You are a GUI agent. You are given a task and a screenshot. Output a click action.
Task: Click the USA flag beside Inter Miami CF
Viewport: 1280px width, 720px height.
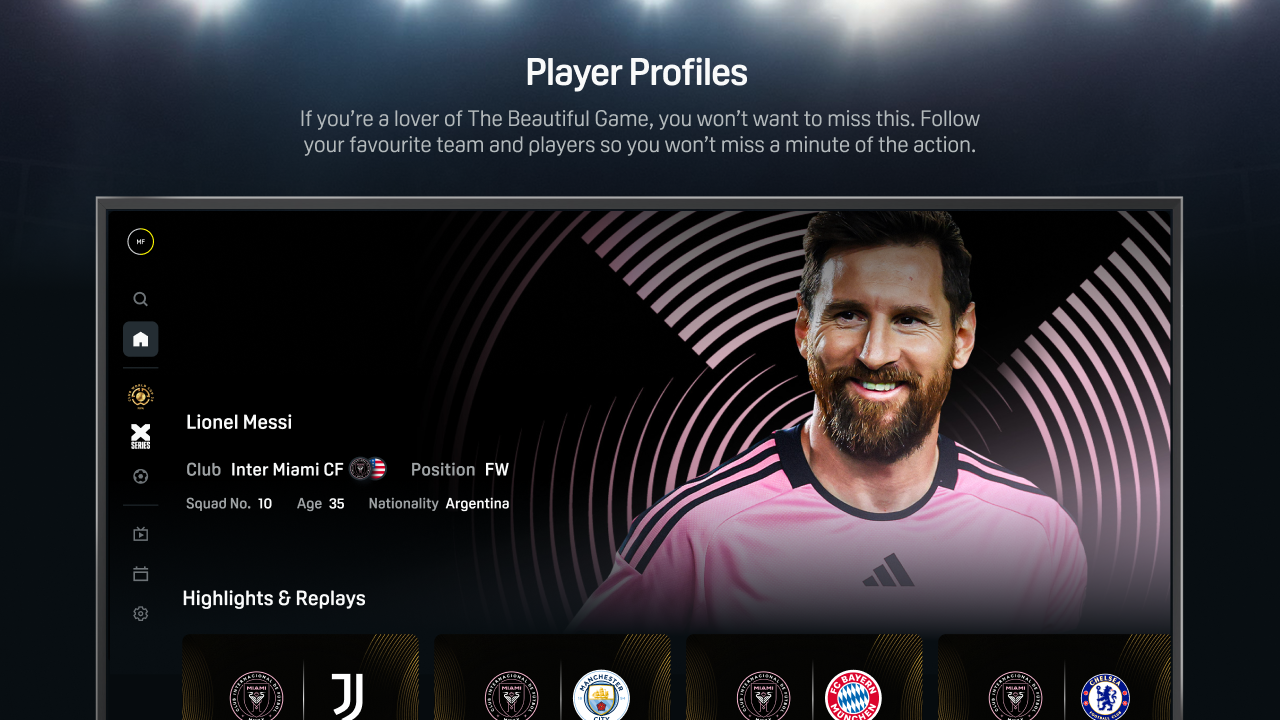click(x=378, y=468)
